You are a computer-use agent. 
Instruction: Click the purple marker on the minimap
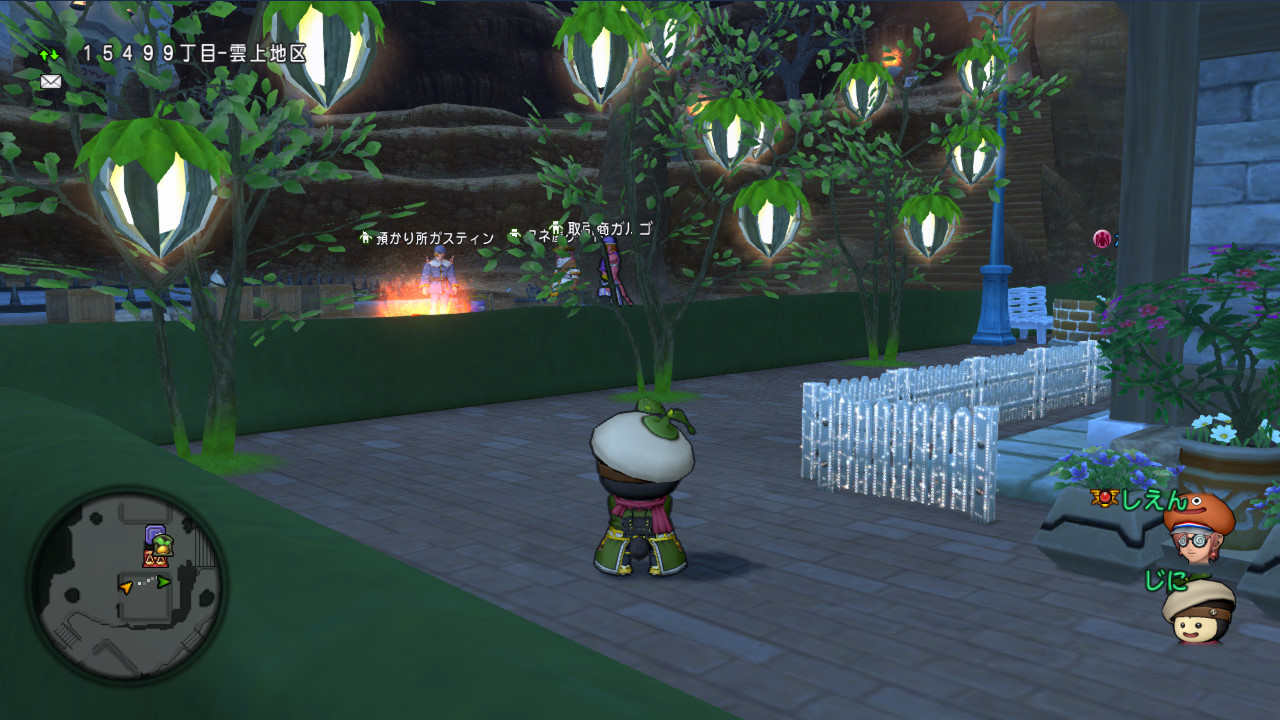(x=154, y=534)
